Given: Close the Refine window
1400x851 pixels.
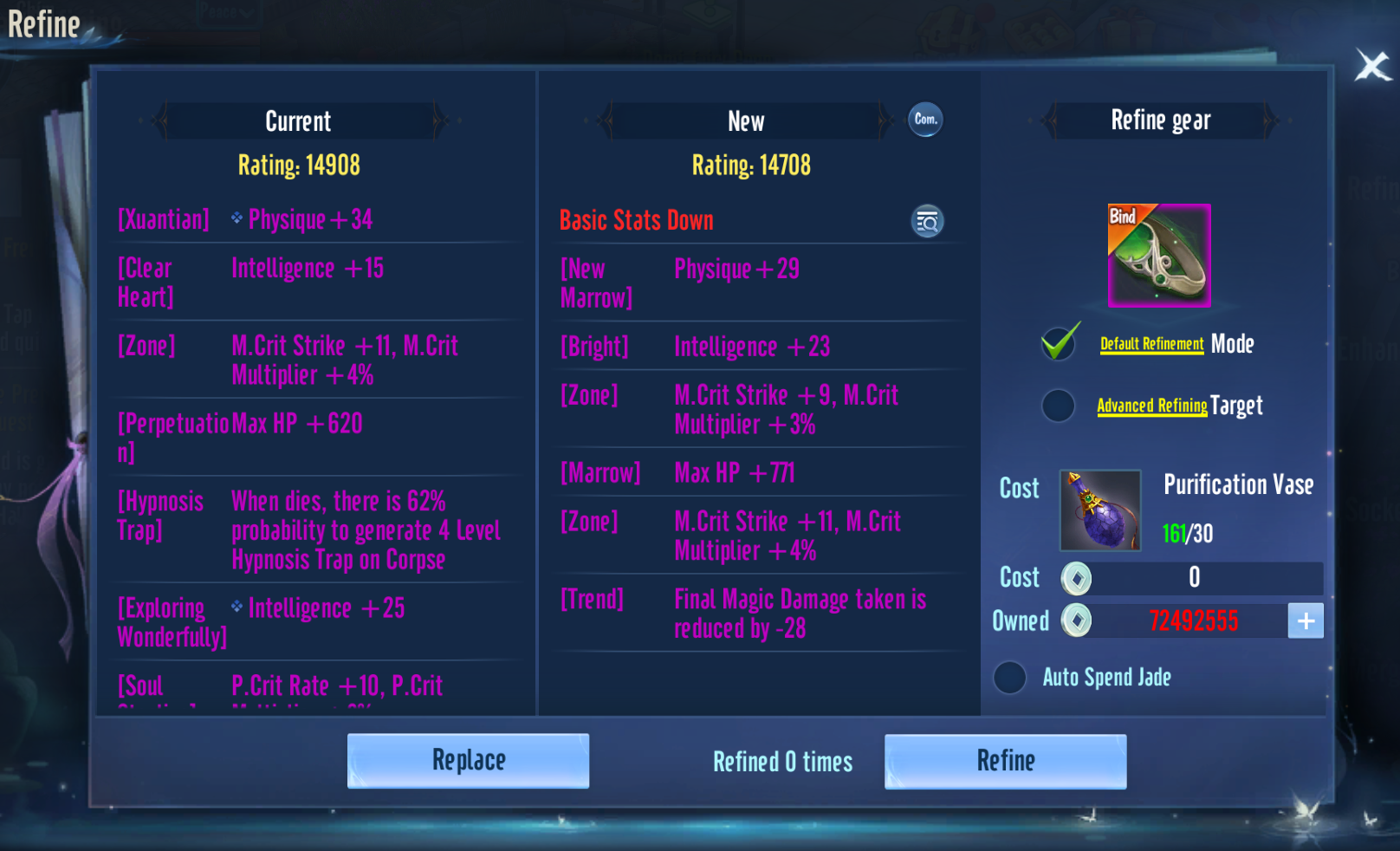Looking at the screenshot, I should tap(1372, 65).
